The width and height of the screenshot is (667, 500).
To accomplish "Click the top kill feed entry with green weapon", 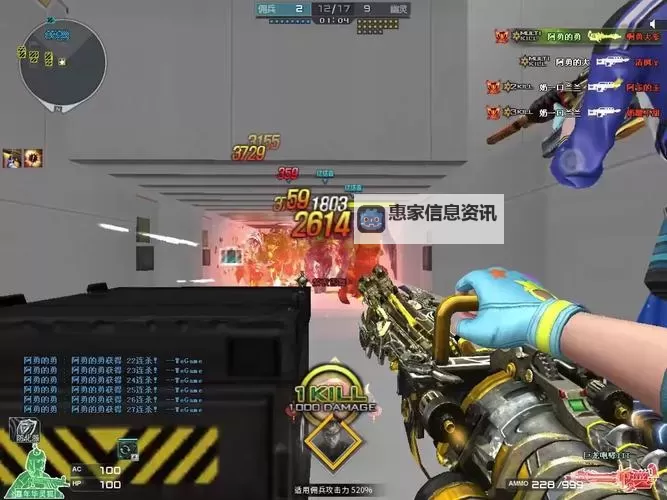I will pos(575,37).
